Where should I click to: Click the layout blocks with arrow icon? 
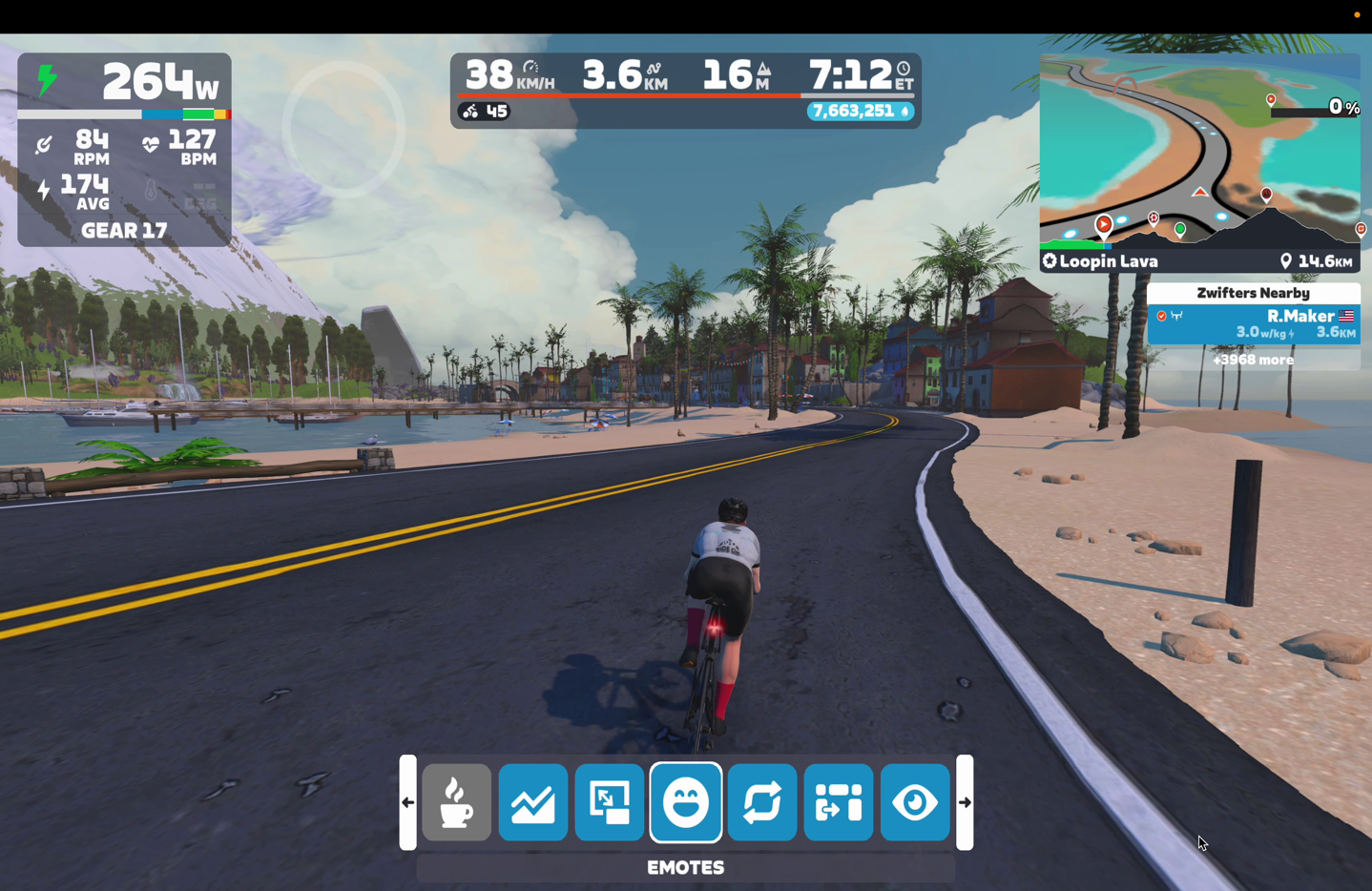[x=838, y=802]
